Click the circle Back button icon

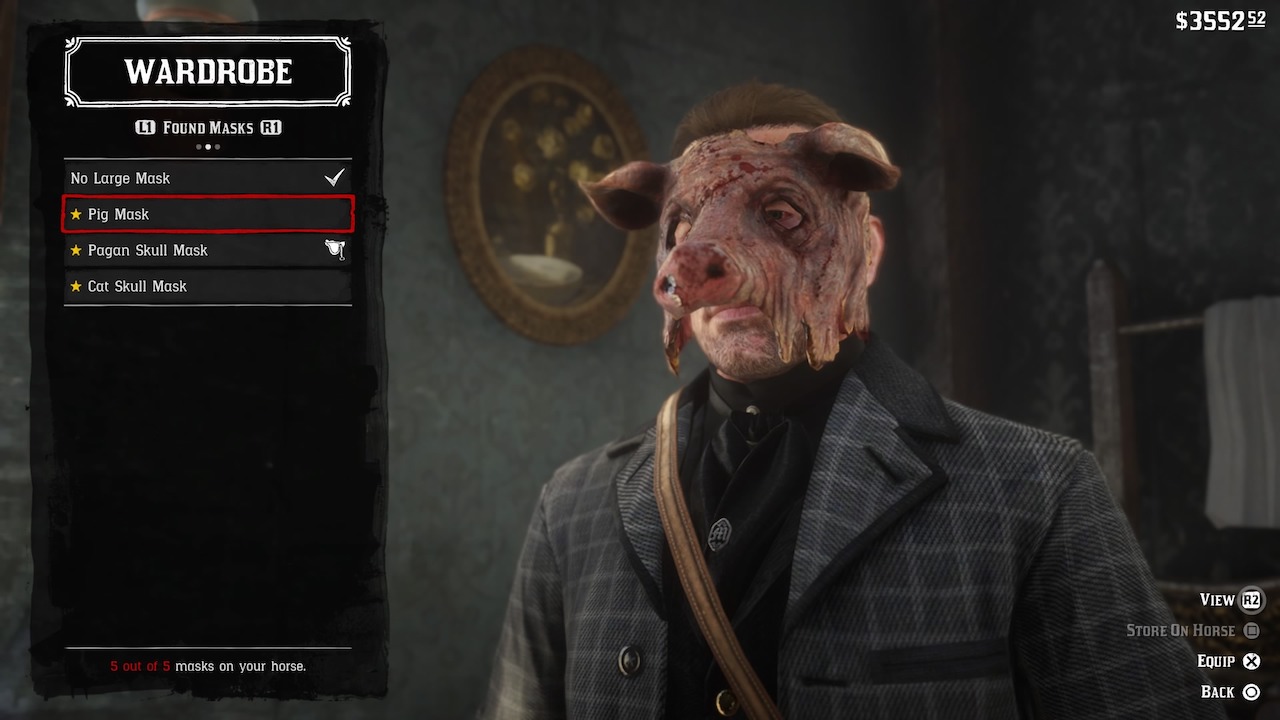click(x=1251, y=690)
